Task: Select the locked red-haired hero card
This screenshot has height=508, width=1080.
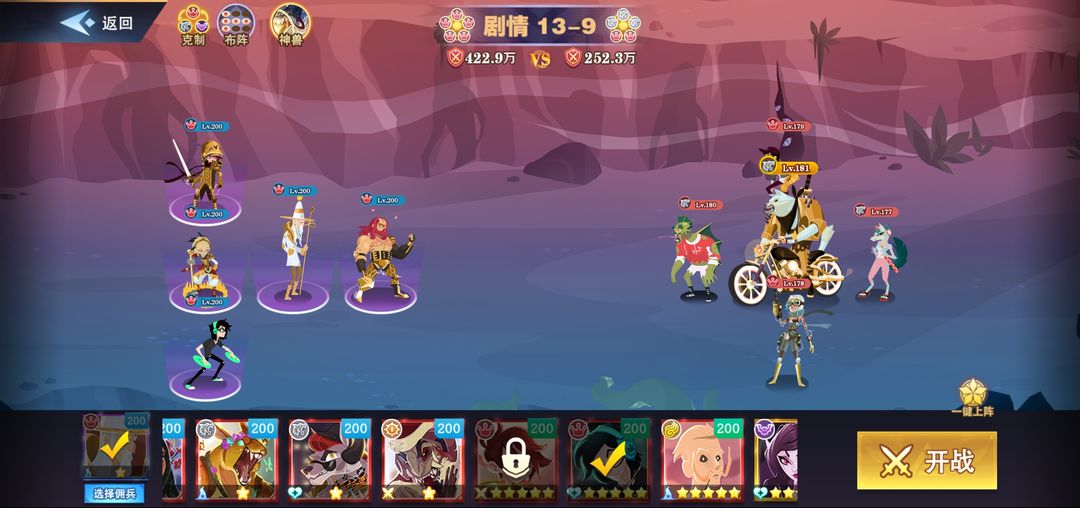Action: tap(517, 458)
